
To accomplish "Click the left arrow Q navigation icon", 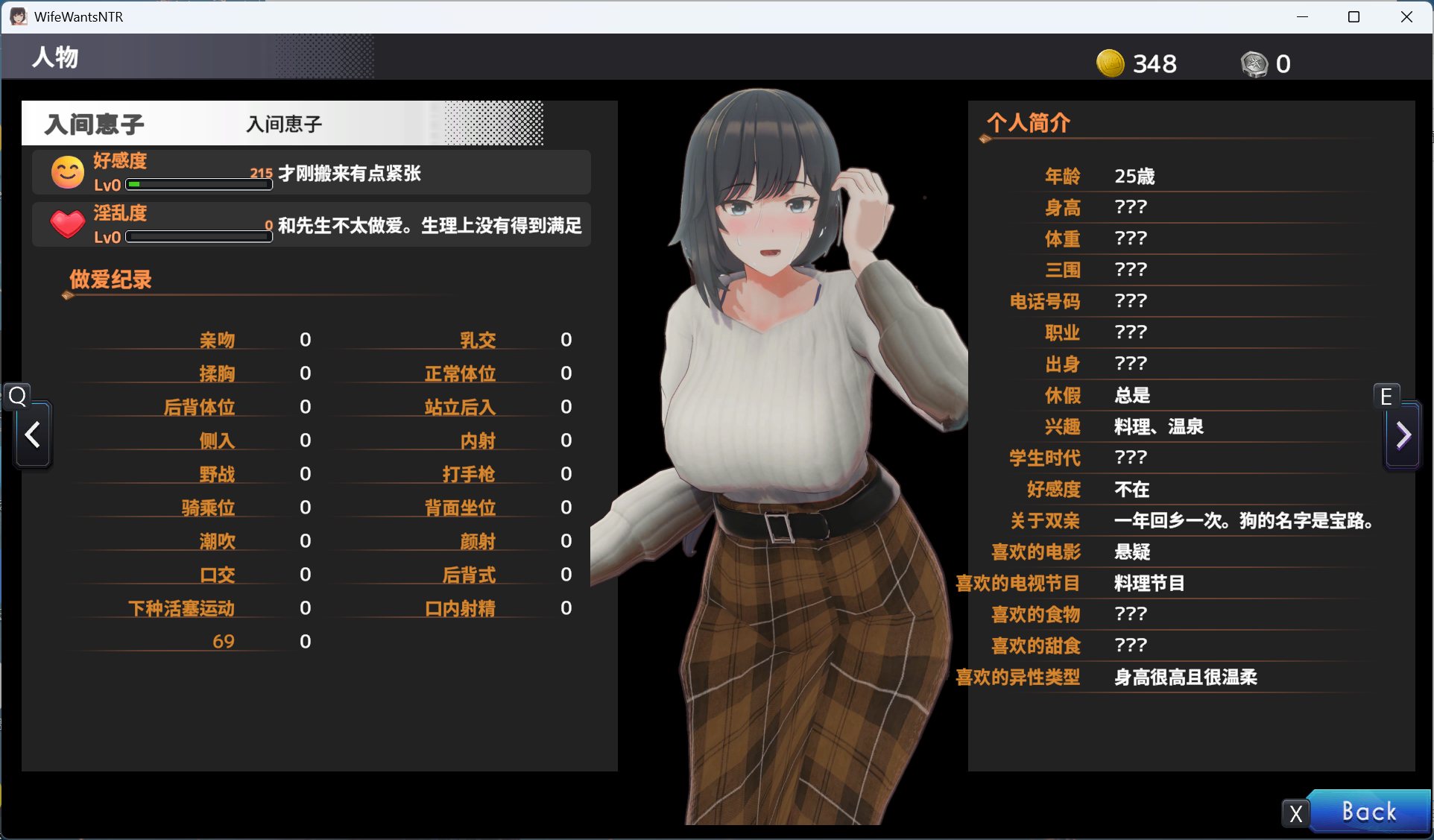I will tap(31, 435).
